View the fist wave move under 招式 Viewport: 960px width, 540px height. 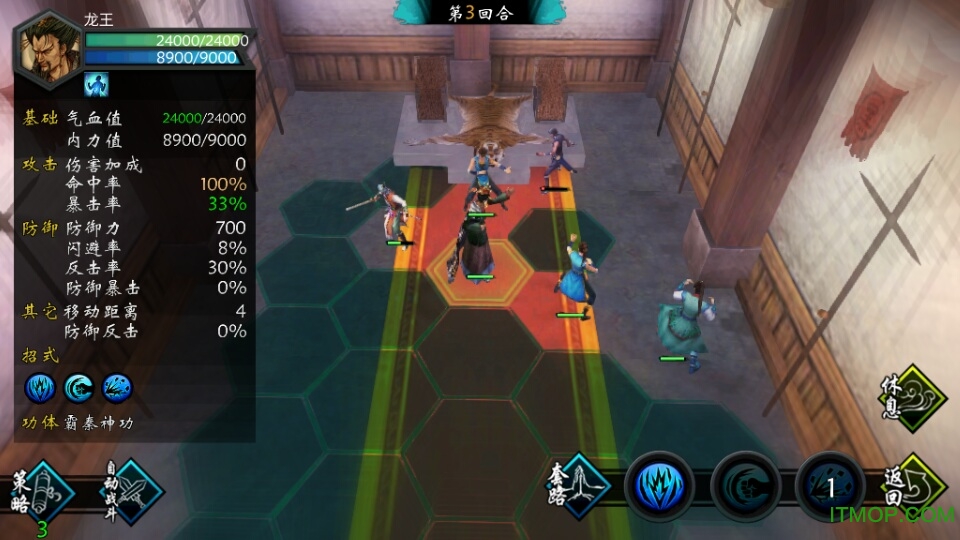point(79,387)
